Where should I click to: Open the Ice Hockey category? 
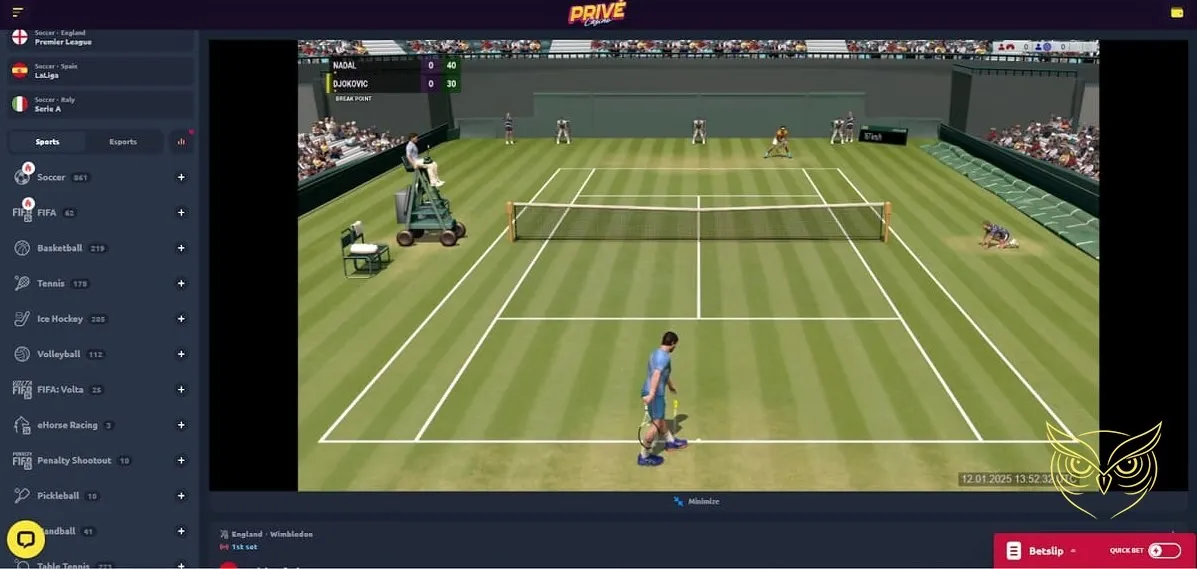tap(60, 319)
